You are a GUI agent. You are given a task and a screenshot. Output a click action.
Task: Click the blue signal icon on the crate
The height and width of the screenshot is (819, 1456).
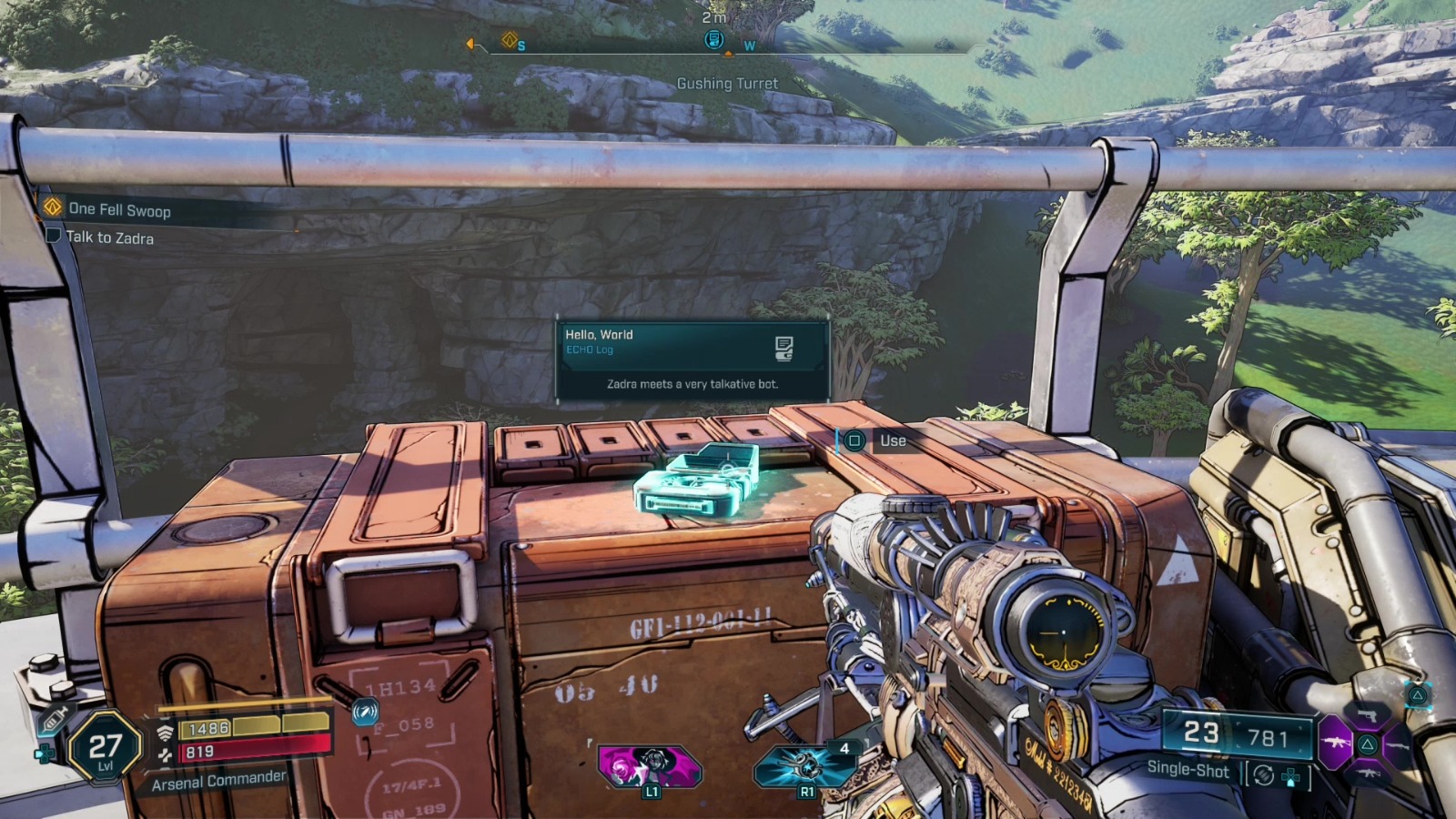click(365, 713)
